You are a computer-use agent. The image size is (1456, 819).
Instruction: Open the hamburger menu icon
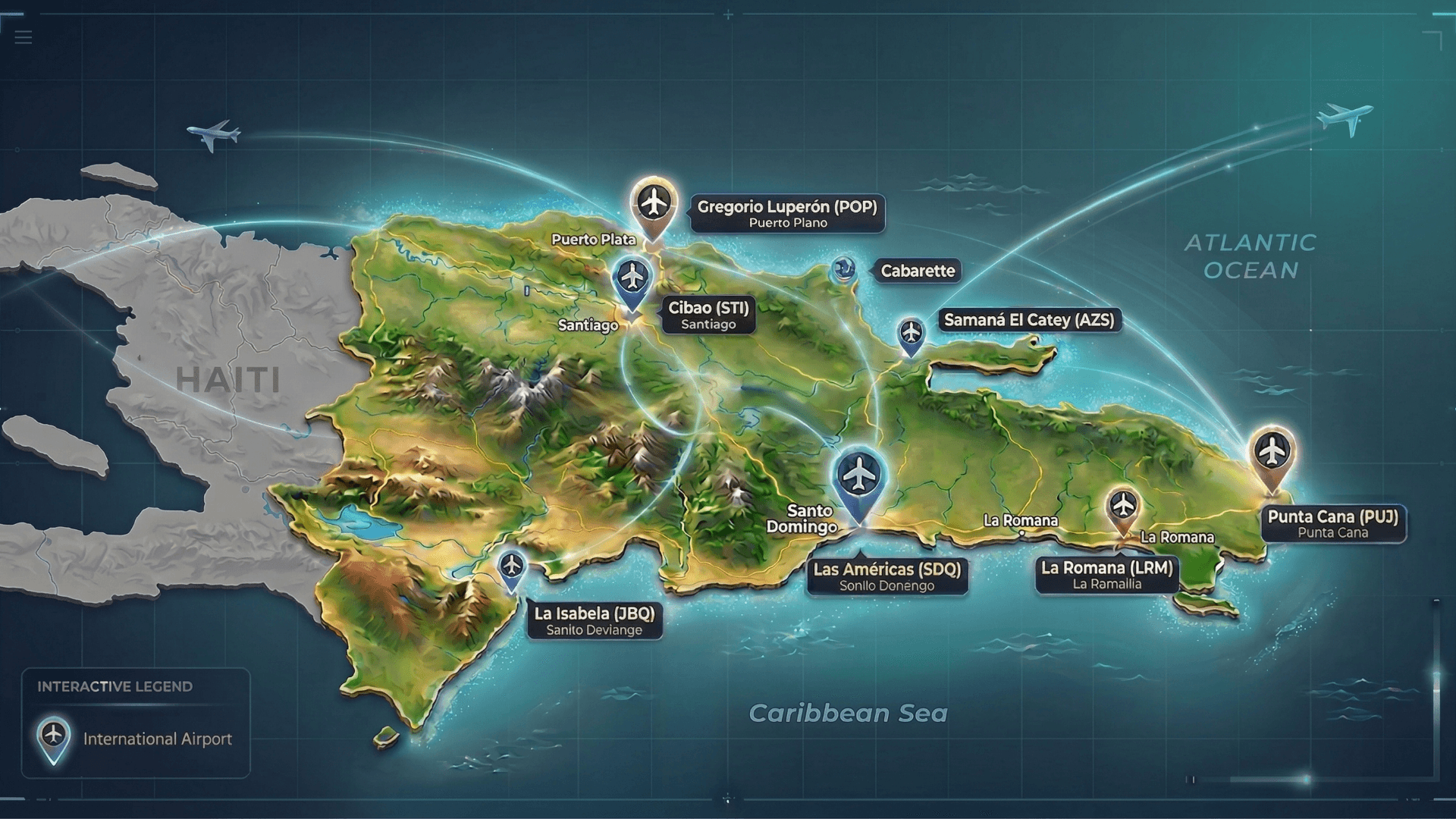(x=24, y=36)
